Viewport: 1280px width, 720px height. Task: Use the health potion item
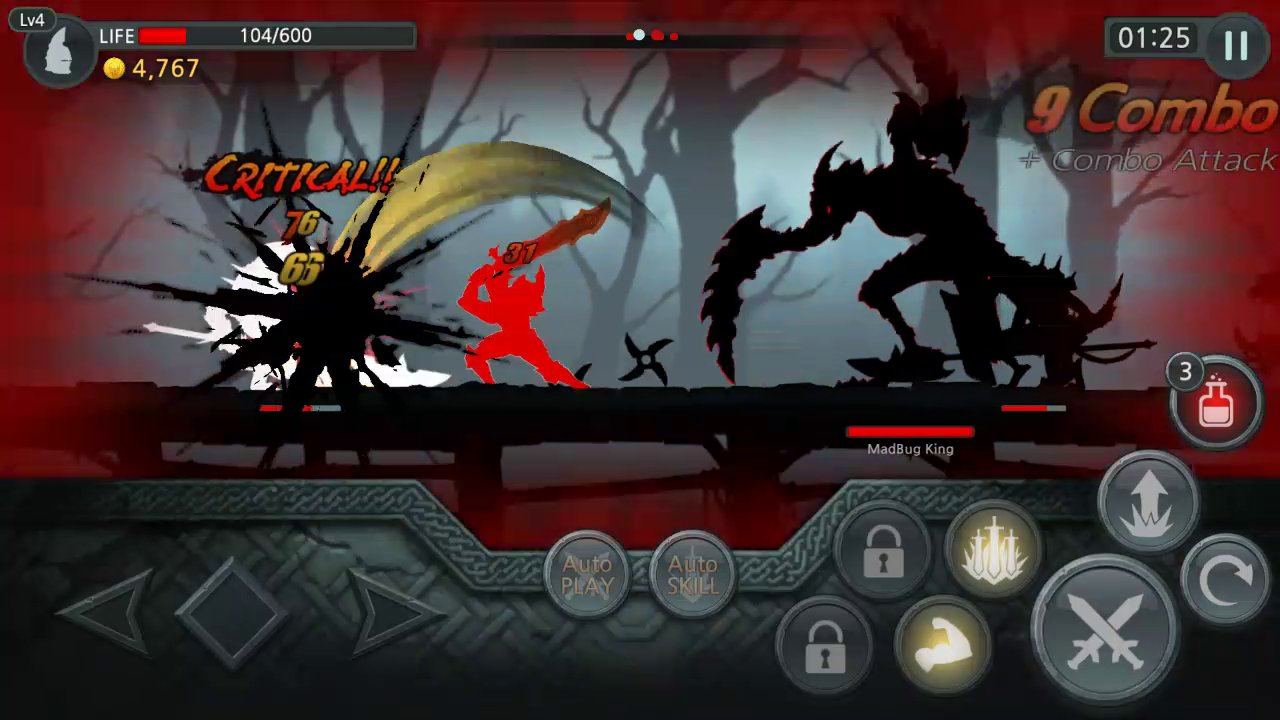pyautogui.click(x=1216, y=400)
